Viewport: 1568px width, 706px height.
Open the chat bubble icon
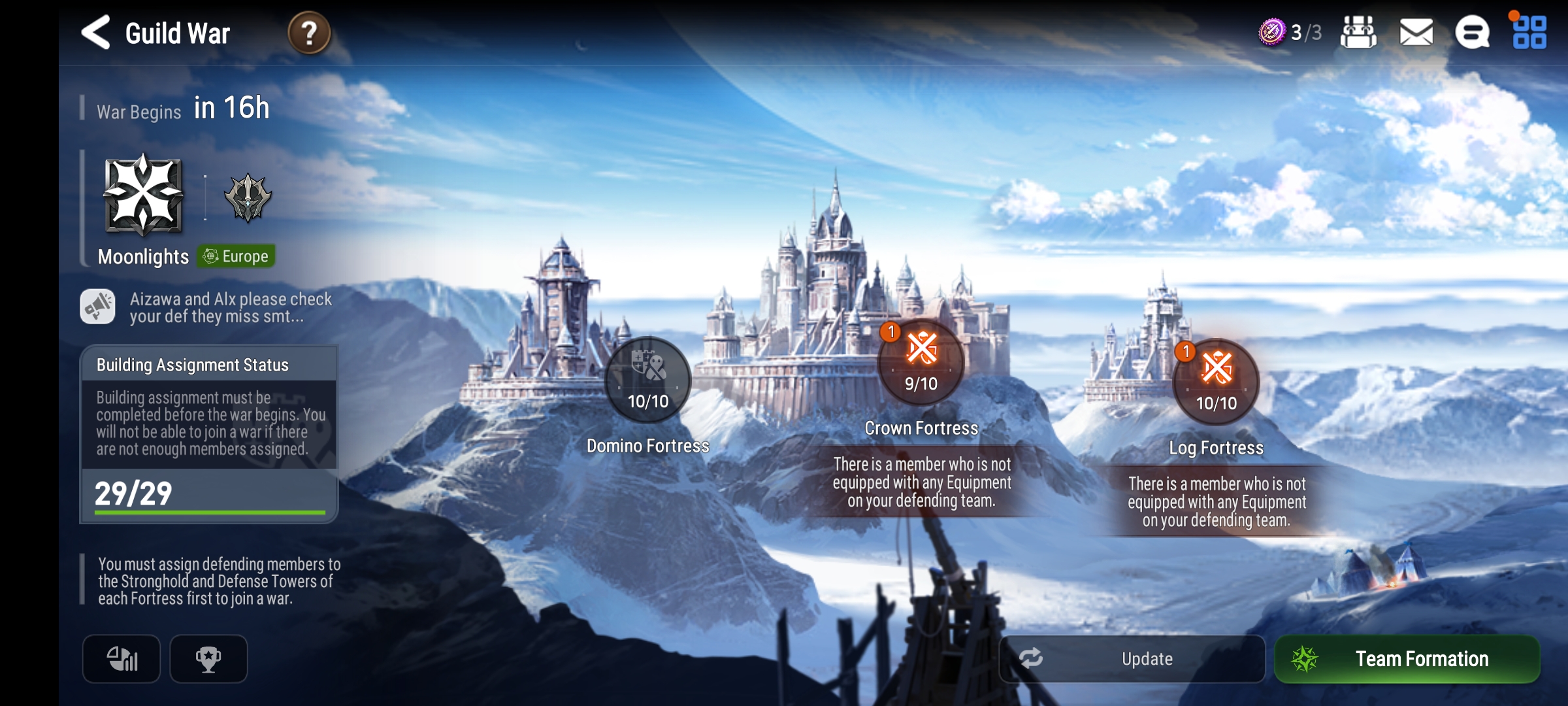pyautogui.click(x=1472, y=33)
